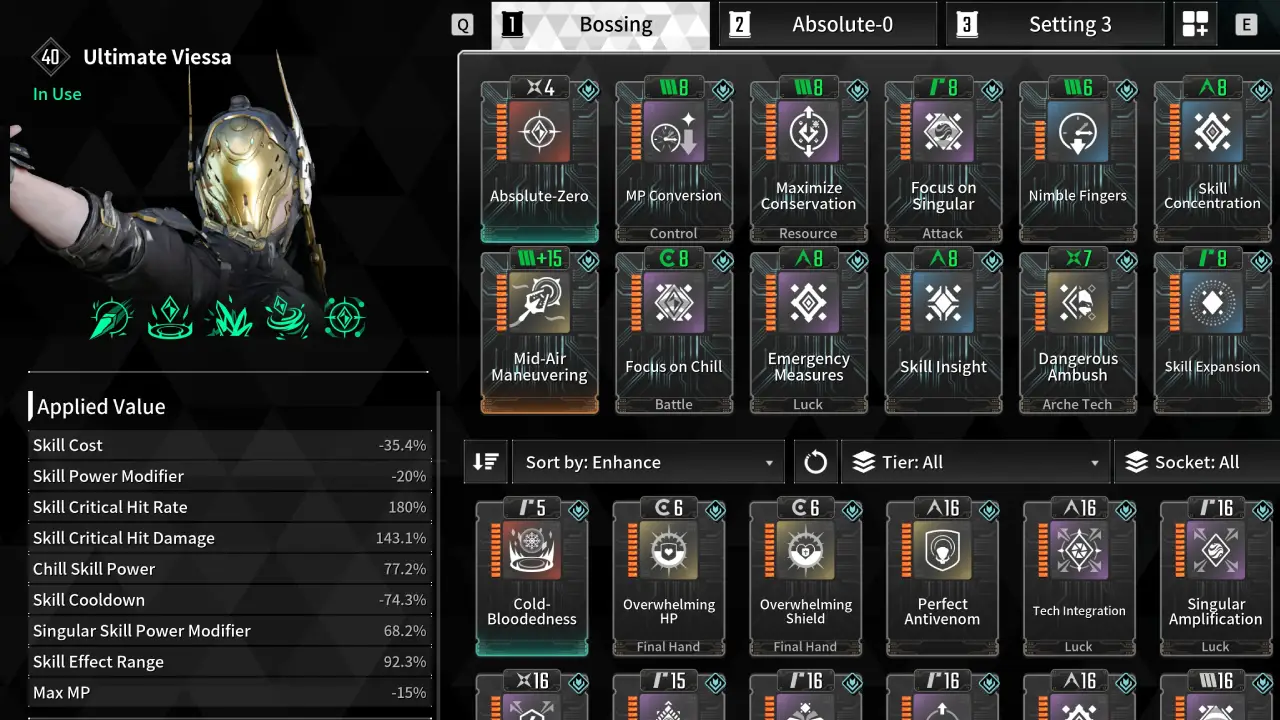Open the Tier: All filter dropdown
Screen dimensions: 1280x720
[975, 461]
